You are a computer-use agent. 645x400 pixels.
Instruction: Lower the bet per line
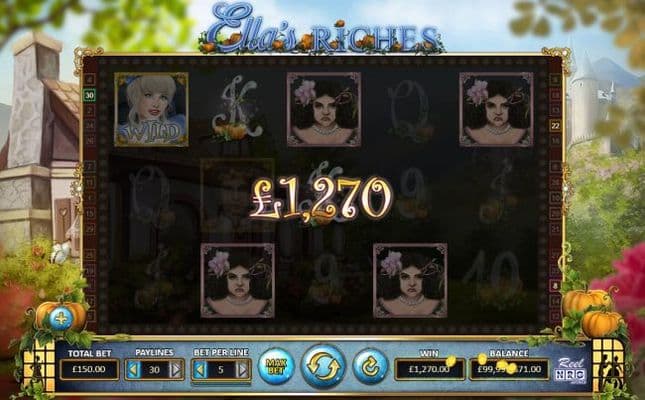click(x=198, y=370)
